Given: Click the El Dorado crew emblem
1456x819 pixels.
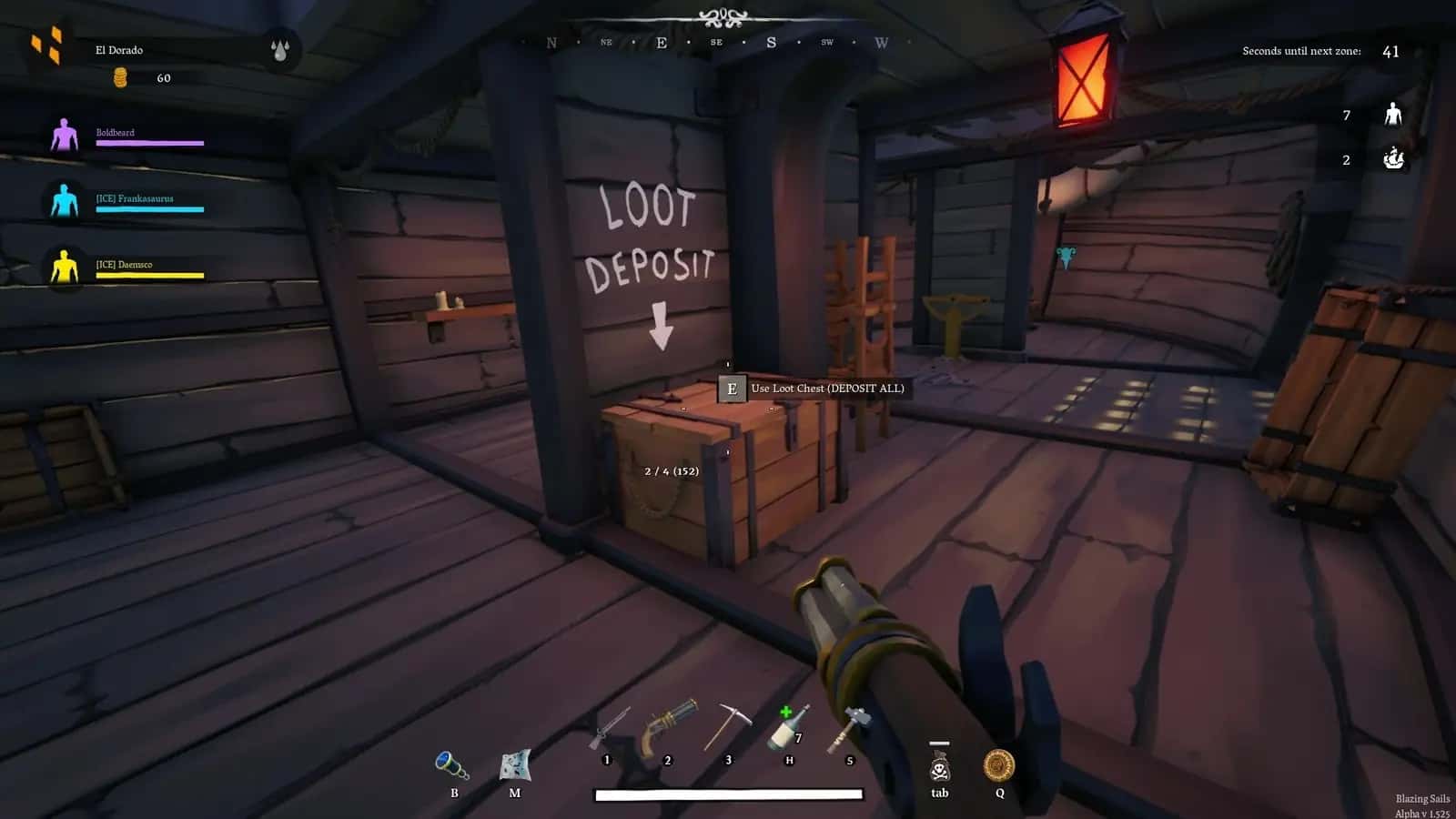Looking at the screenshot, I should coord(47,45).
